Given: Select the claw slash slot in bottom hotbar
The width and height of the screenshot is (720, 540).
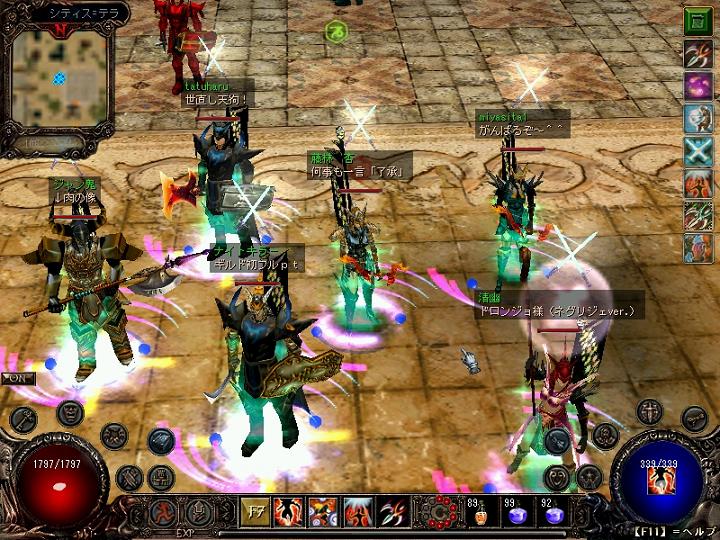Looking at the screenshot, I should click(394, 513).
